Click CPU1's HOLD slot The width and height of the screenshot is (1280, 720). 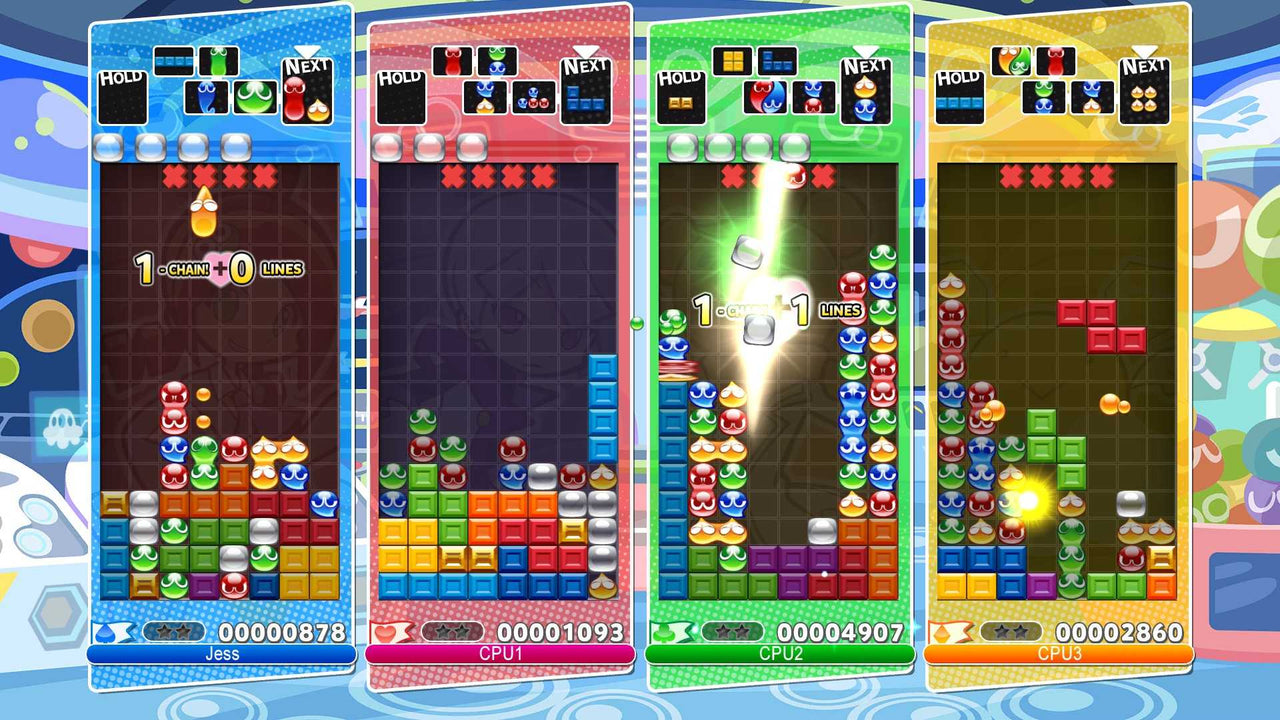click(401, 95)
